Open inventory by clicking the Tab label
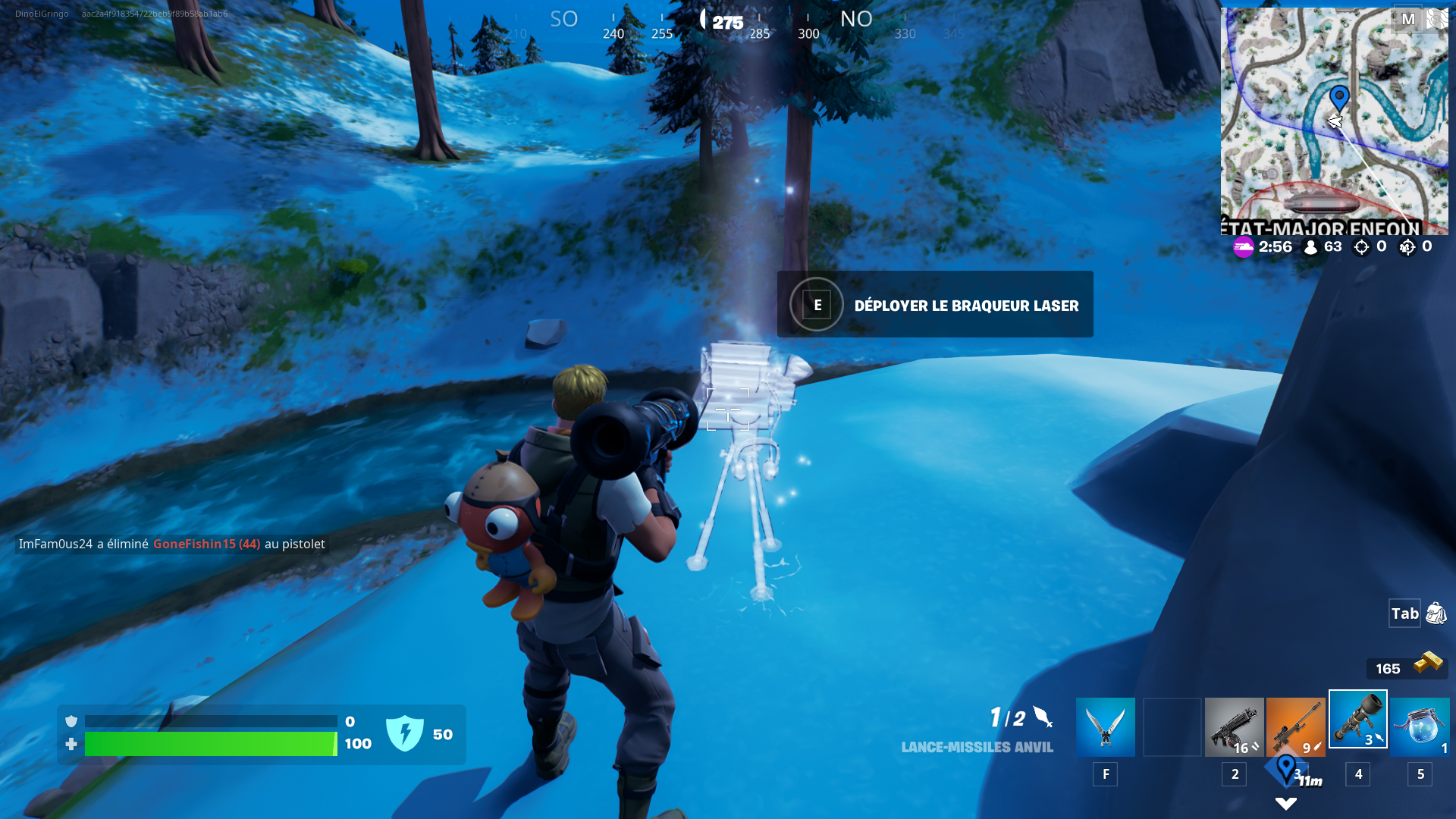 pos(1404,614)
